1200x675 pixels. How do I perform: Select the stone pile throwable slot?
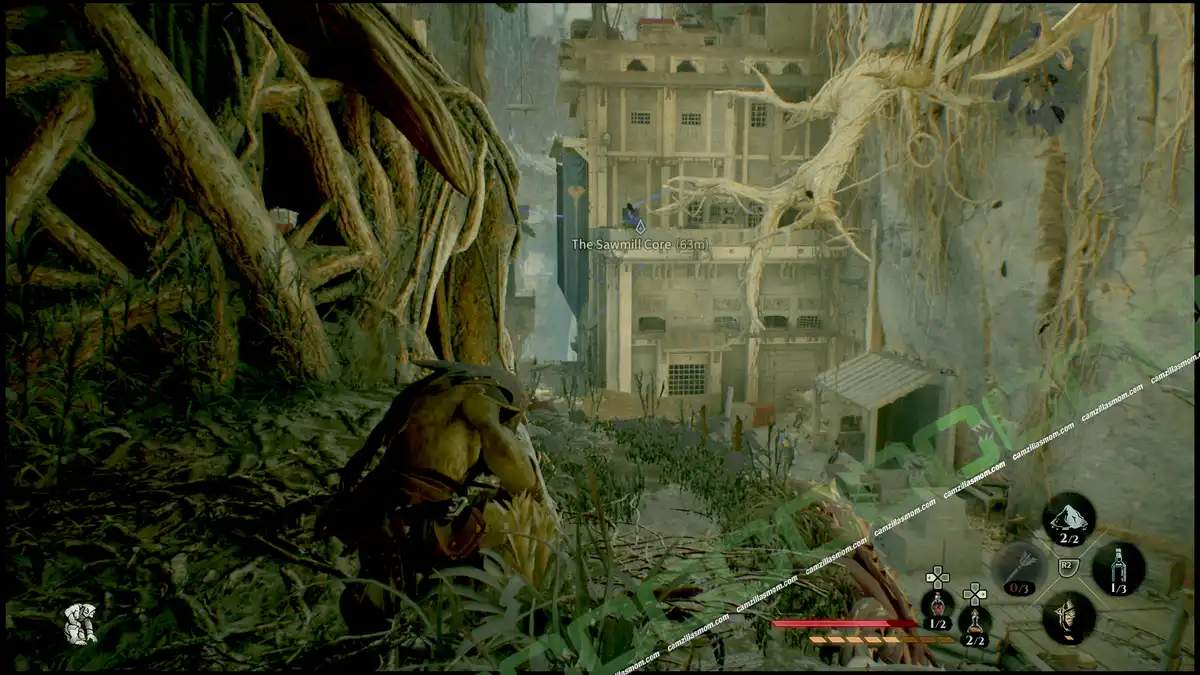tap(1069, 519)
